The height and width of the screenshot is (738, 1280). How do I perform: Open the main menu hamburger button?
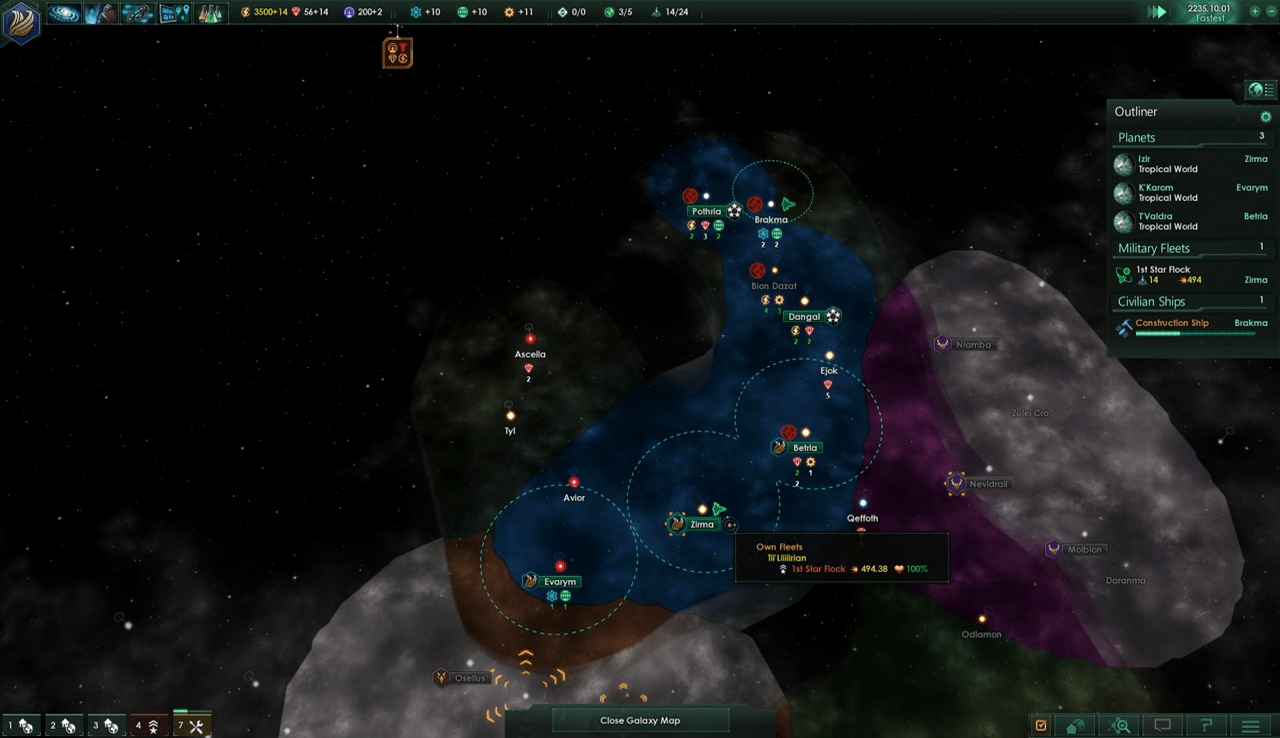(x=1250, y=725)
